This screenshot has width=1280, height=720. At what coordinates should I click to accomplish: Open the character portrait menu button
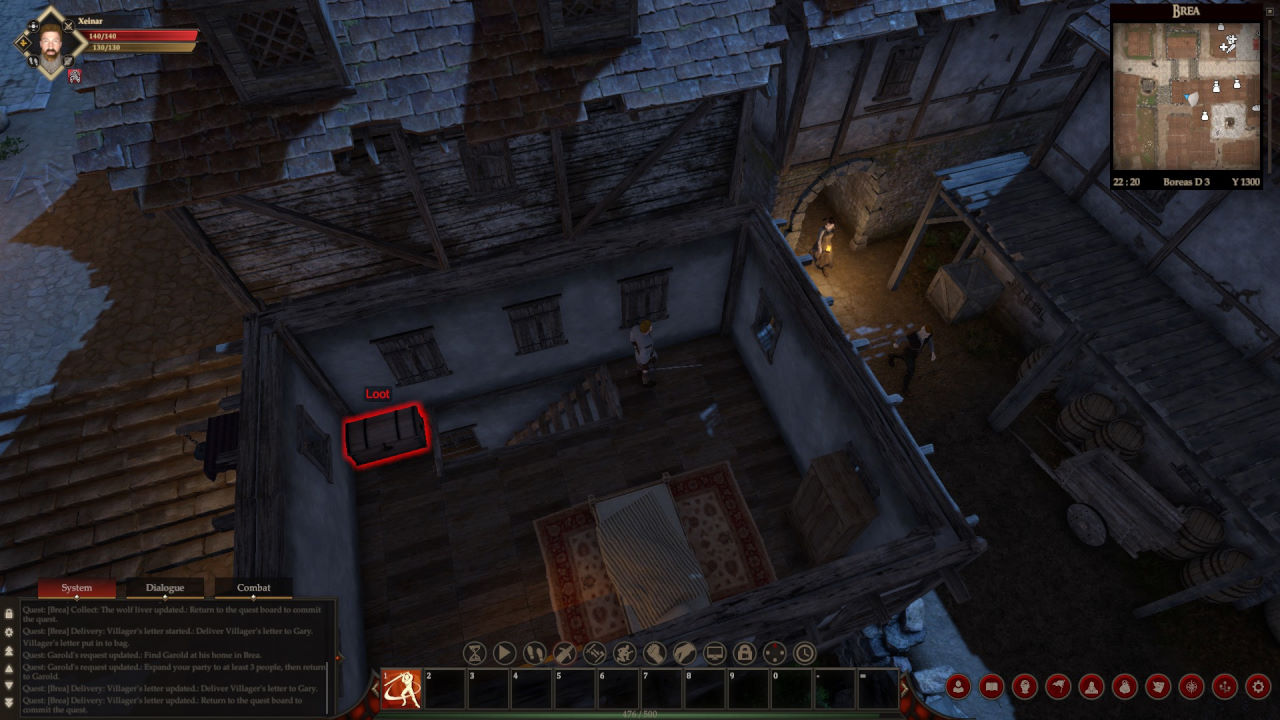[x=958, y=687]
